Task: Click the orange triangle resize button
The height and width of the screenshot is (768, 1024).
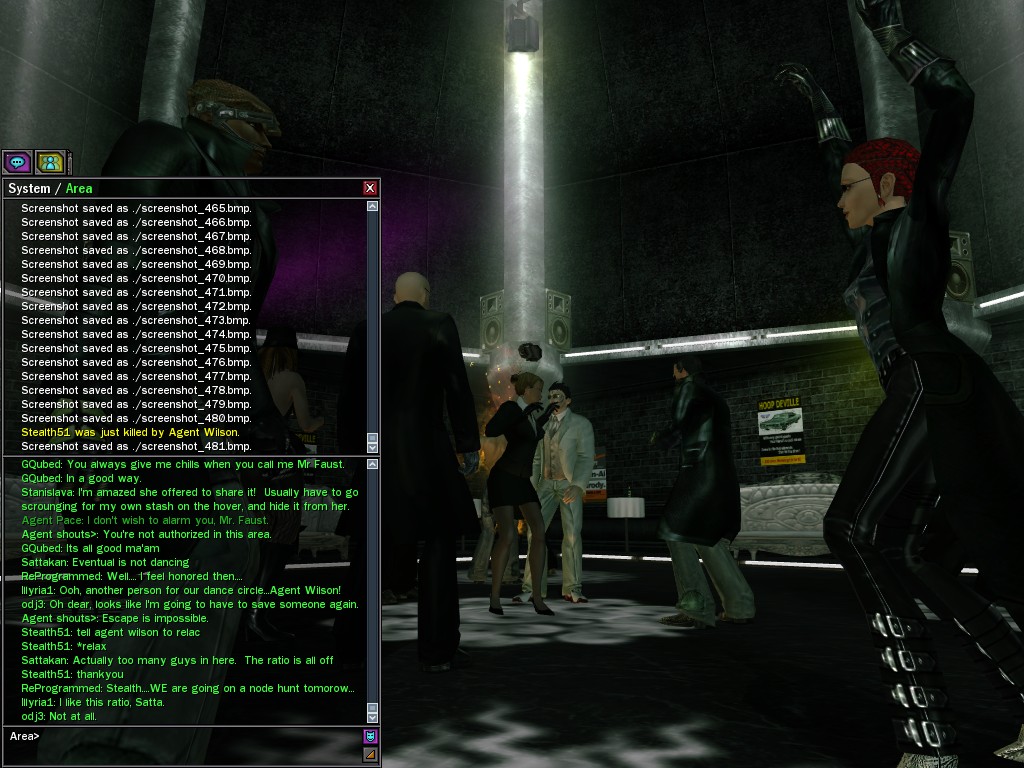Action: 370,755
